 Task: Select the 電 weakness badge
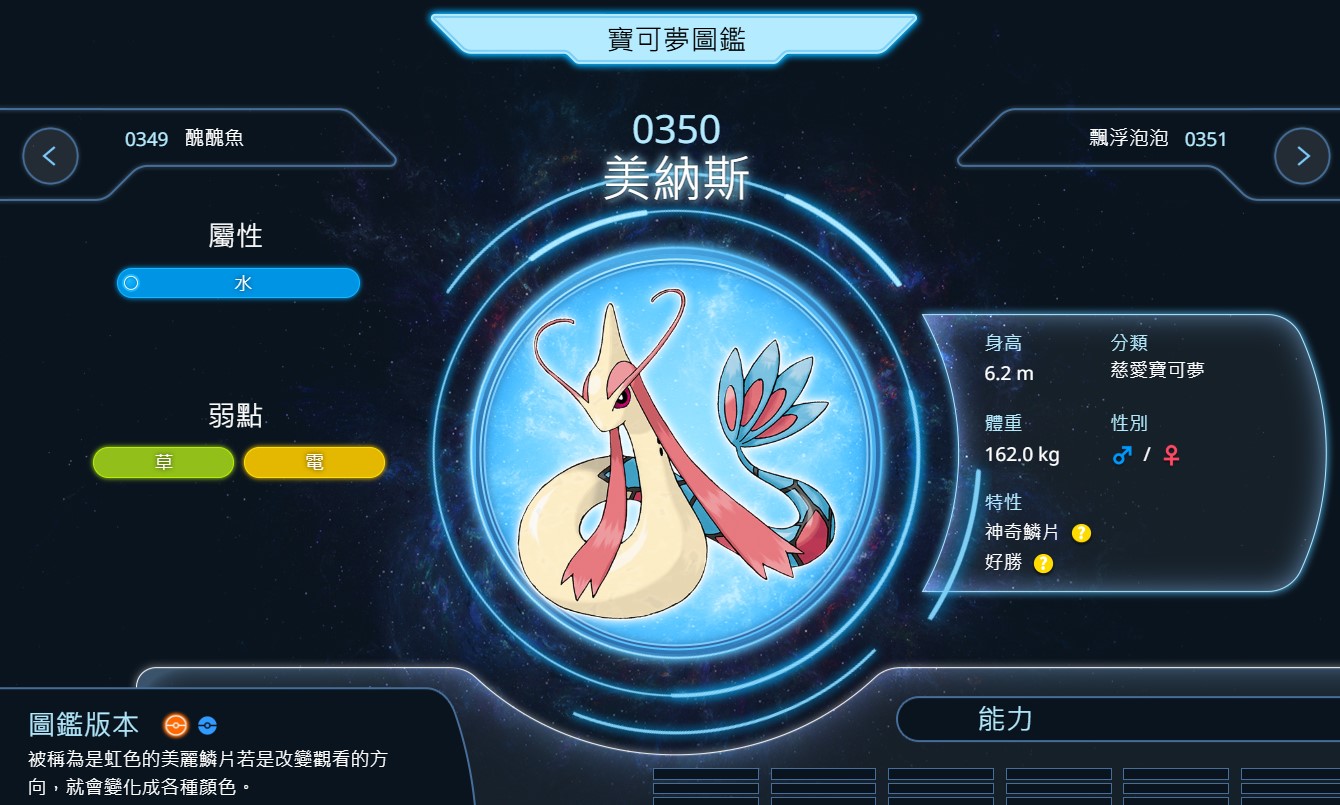tap(314, 462)
